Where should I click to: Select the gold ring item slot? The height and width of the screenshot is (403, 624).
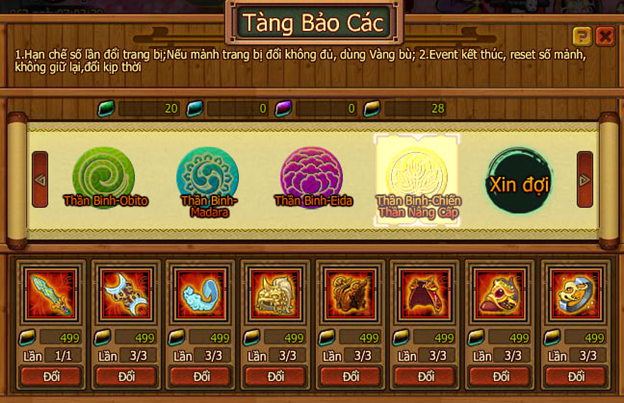coord(576,294)
